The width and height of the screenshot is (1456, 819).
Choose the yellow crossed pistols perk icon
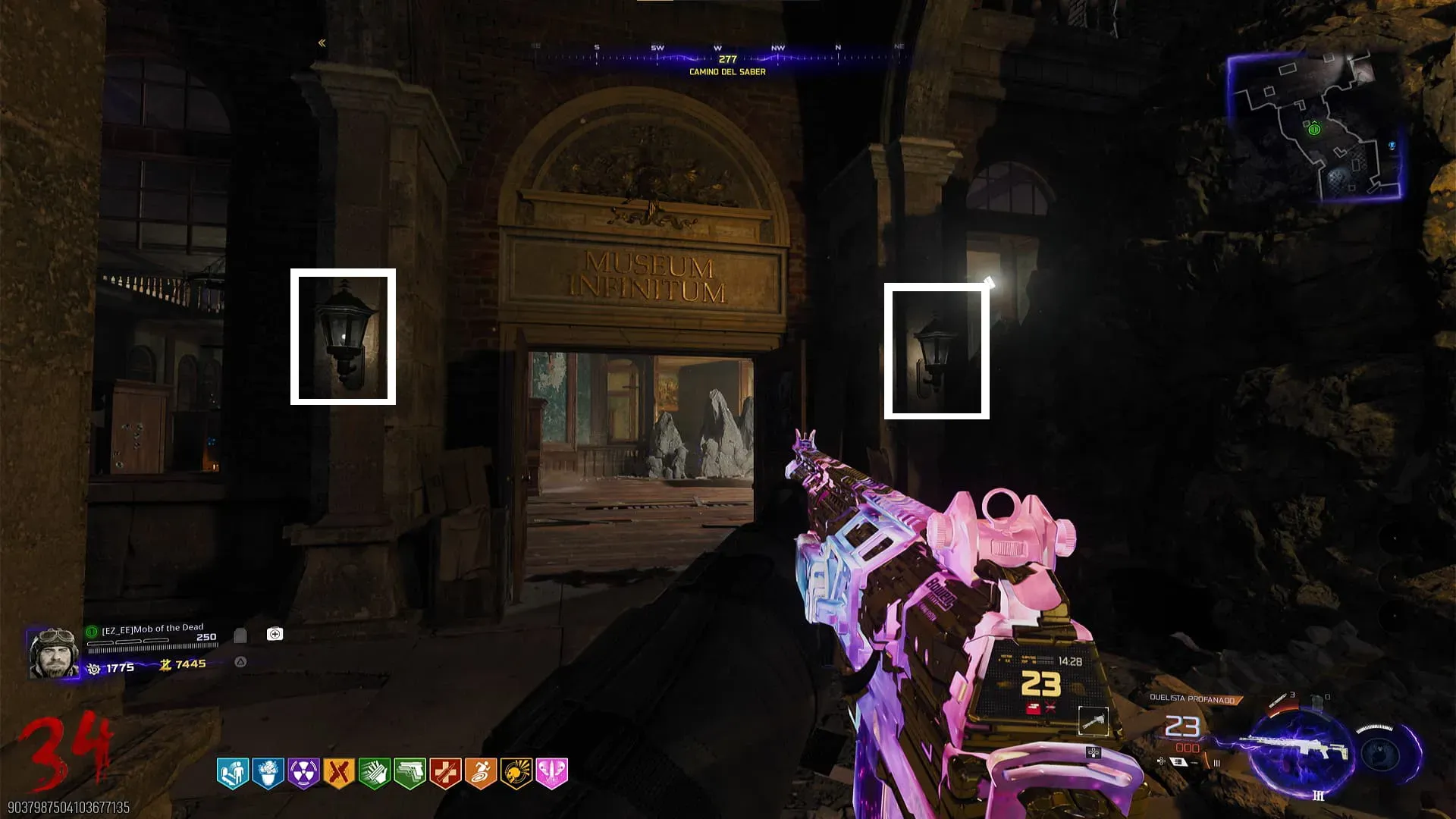[339, 773]
